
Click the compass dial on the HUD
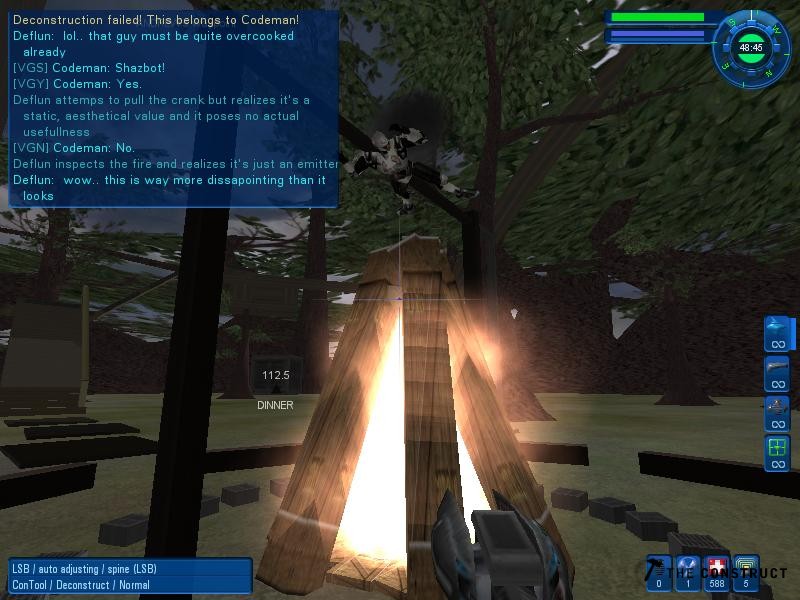point(750,46)
